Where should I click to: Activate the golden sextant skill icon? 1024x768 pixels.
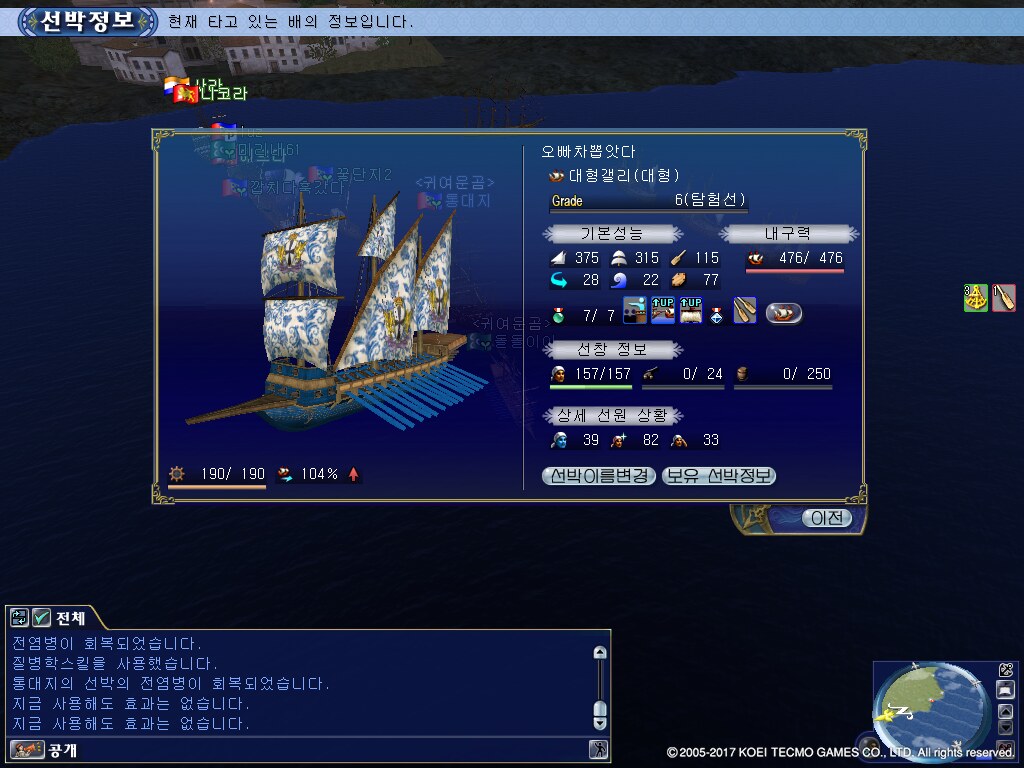click(x=976, y=297)
